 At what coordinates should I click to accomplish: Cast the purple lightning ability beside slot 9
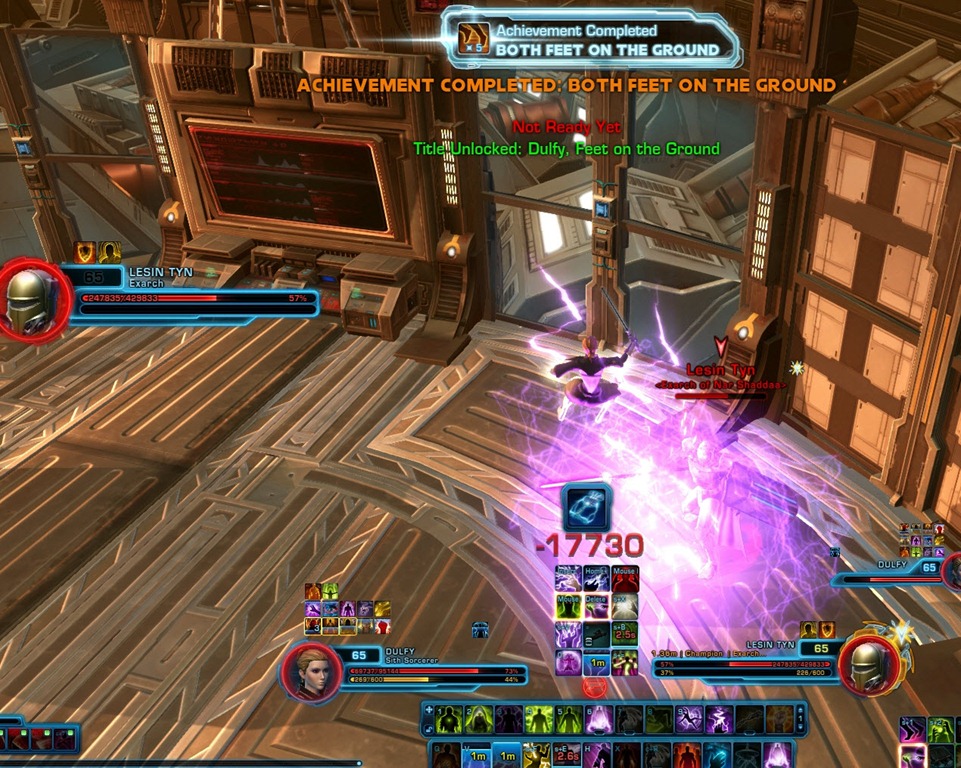[719, 720]
